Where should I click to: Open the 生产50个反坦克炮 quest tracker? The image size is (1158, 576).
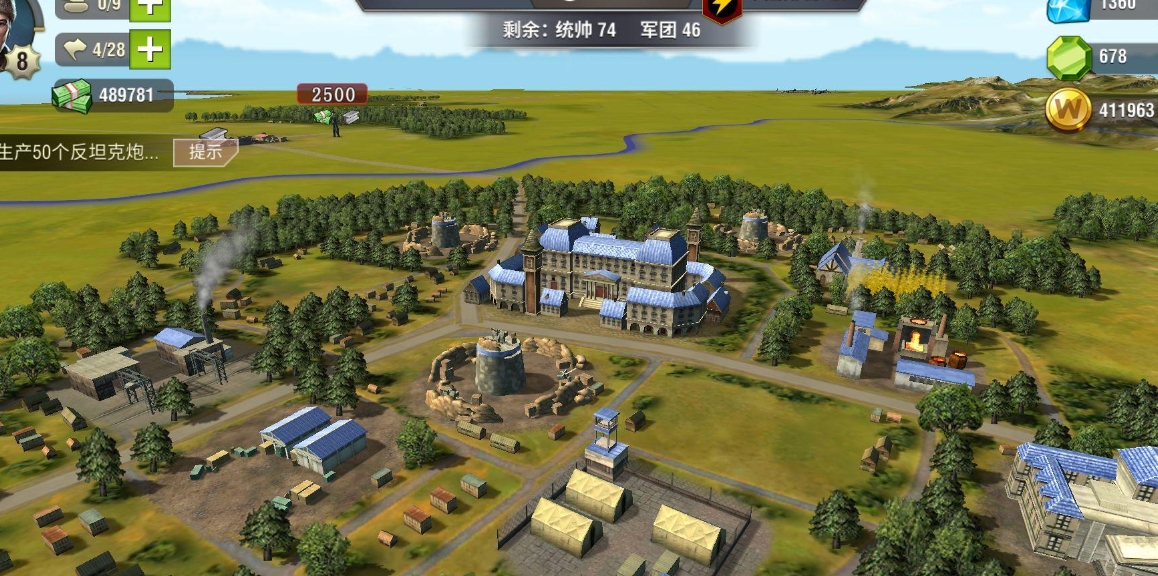[x=80, y=153]
